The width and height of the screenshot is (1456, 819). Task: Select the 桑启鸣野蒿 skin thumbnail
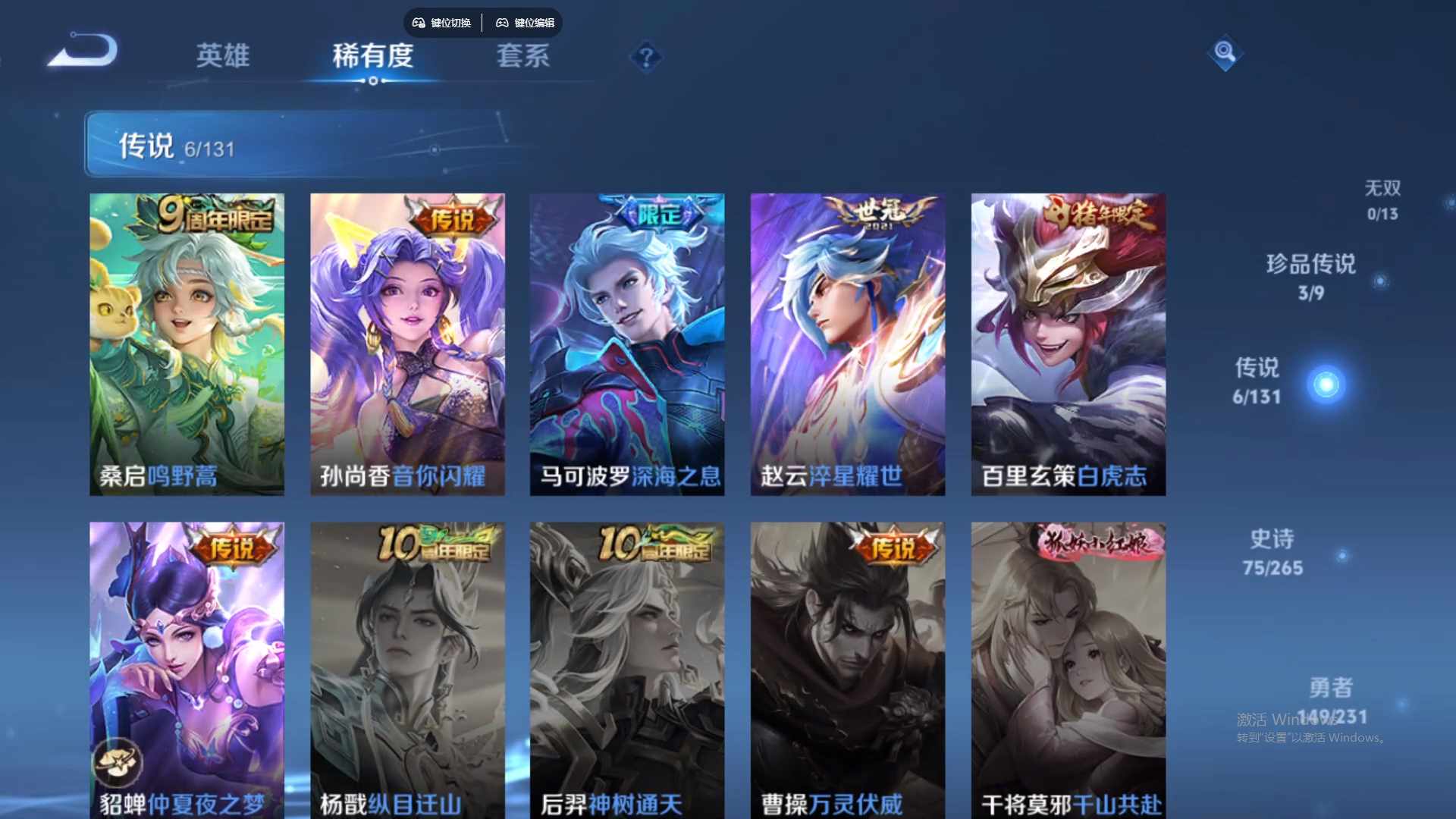tap(187, 341)
